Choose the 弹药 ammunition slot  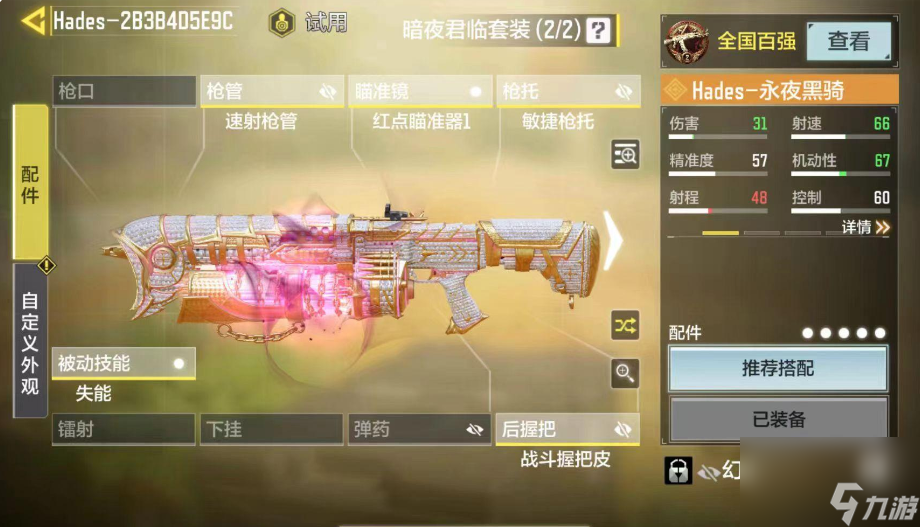[419, 429]
